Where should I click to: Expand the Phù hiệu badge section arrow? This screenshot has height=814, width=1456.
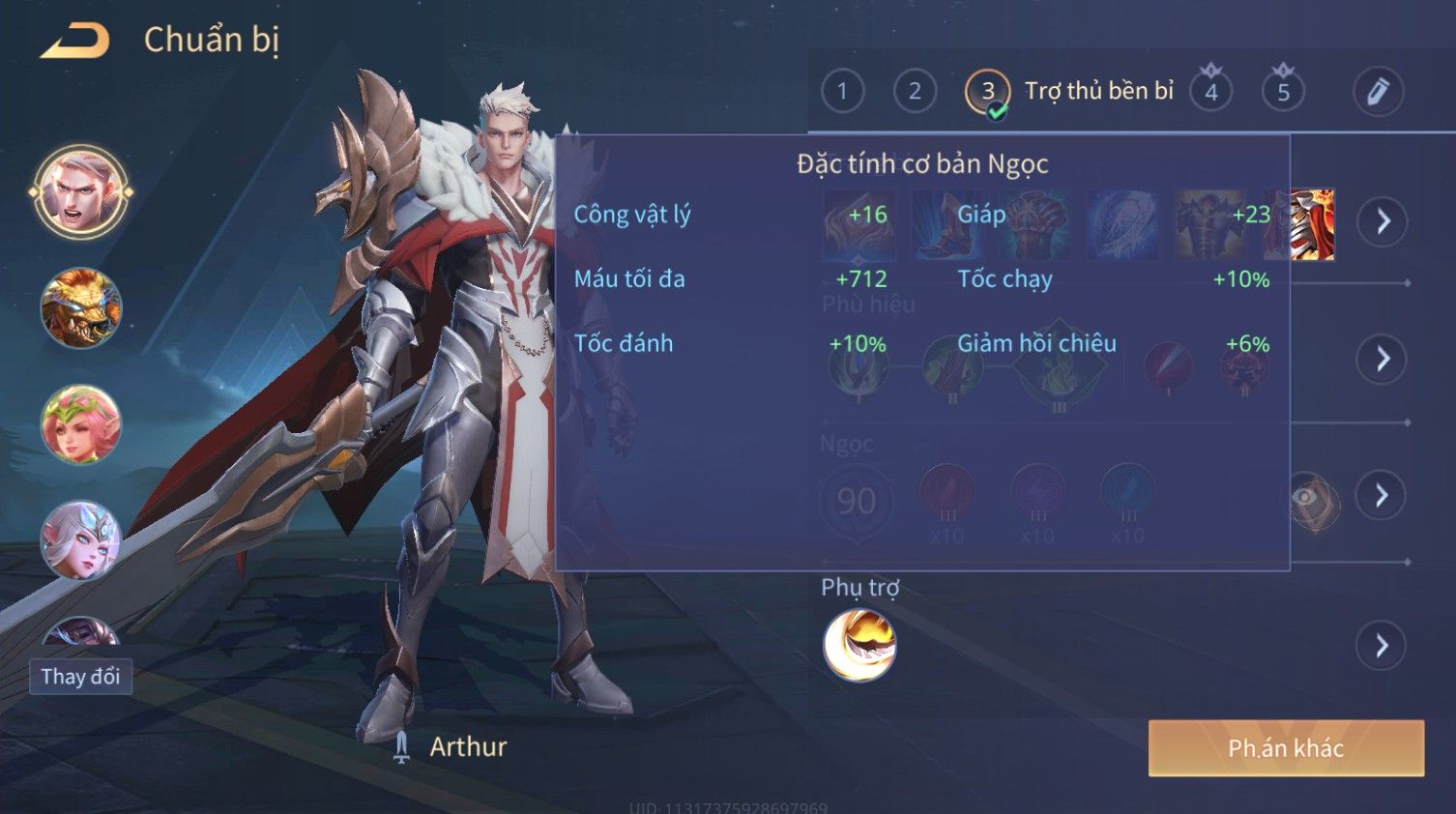pyautogui.click(x=1383, y=360)
